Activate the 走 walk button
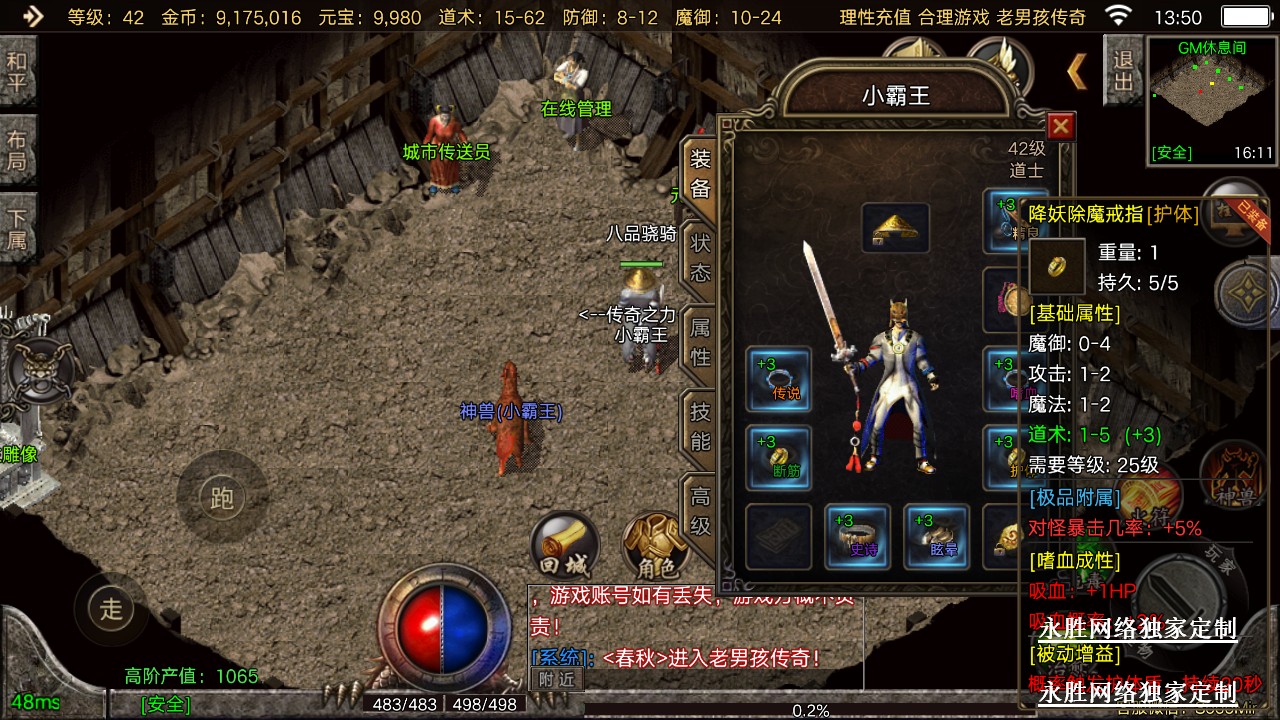The image size is (1280, 720). 111,607
